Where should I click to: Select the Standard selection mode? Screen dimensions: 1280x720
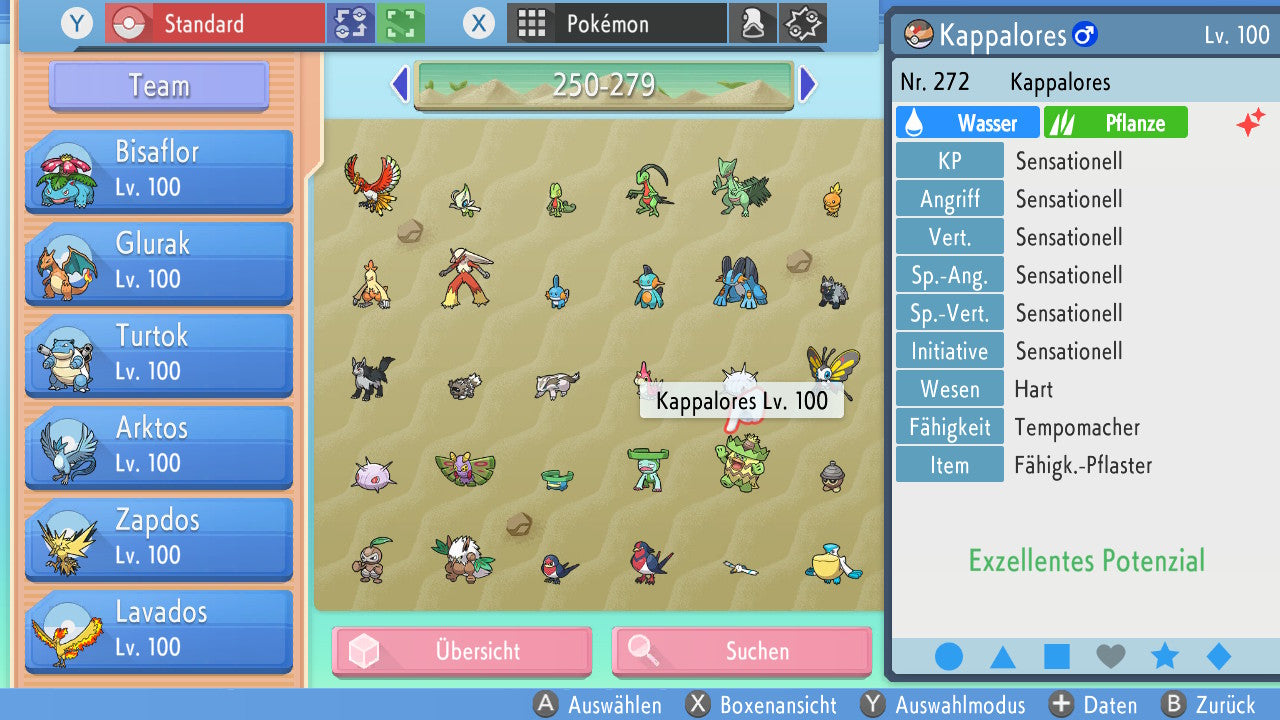click(x=215, y=23)
